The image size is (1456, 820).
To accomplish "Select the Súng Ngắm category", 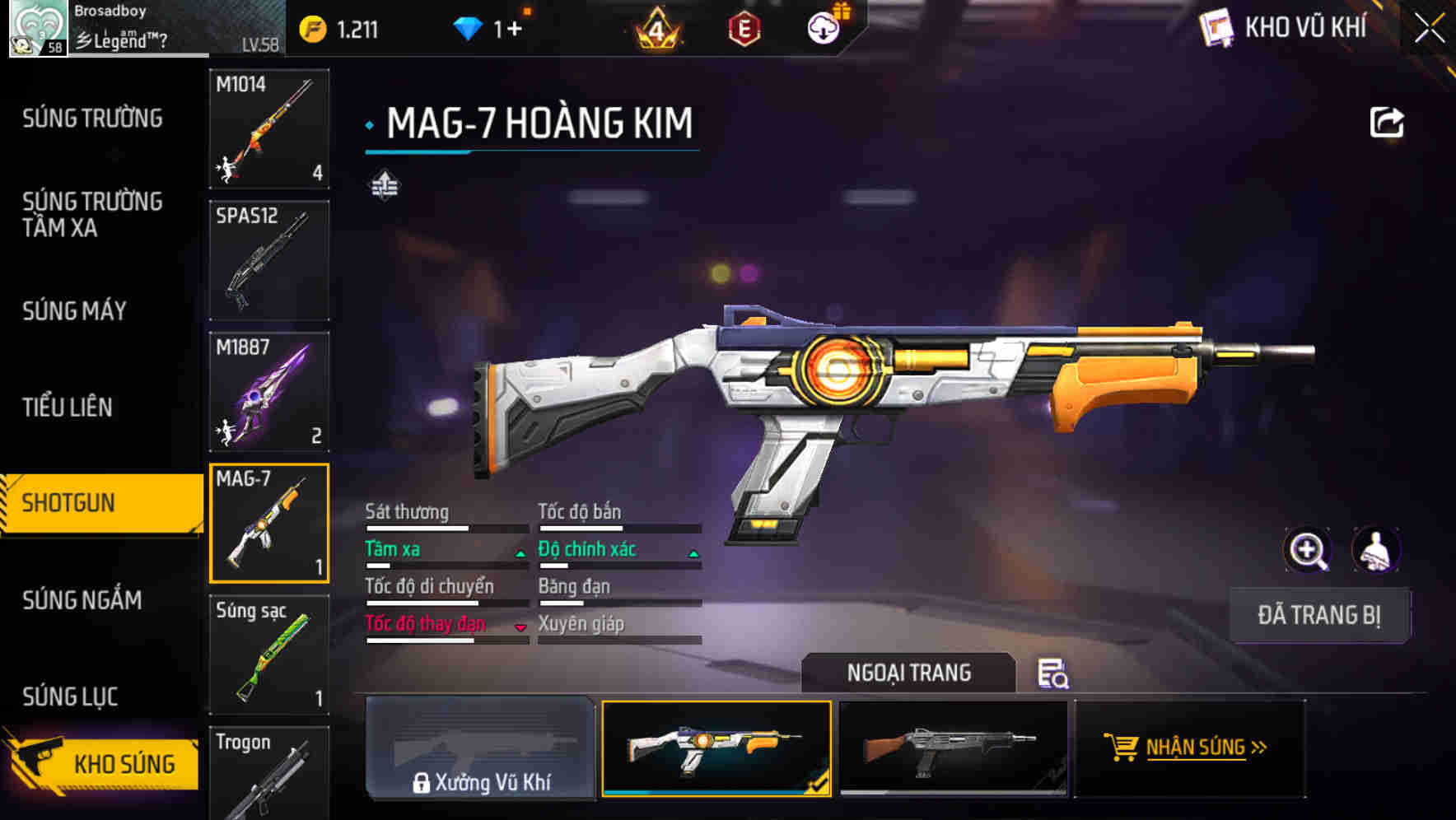I will pos(82,599).
